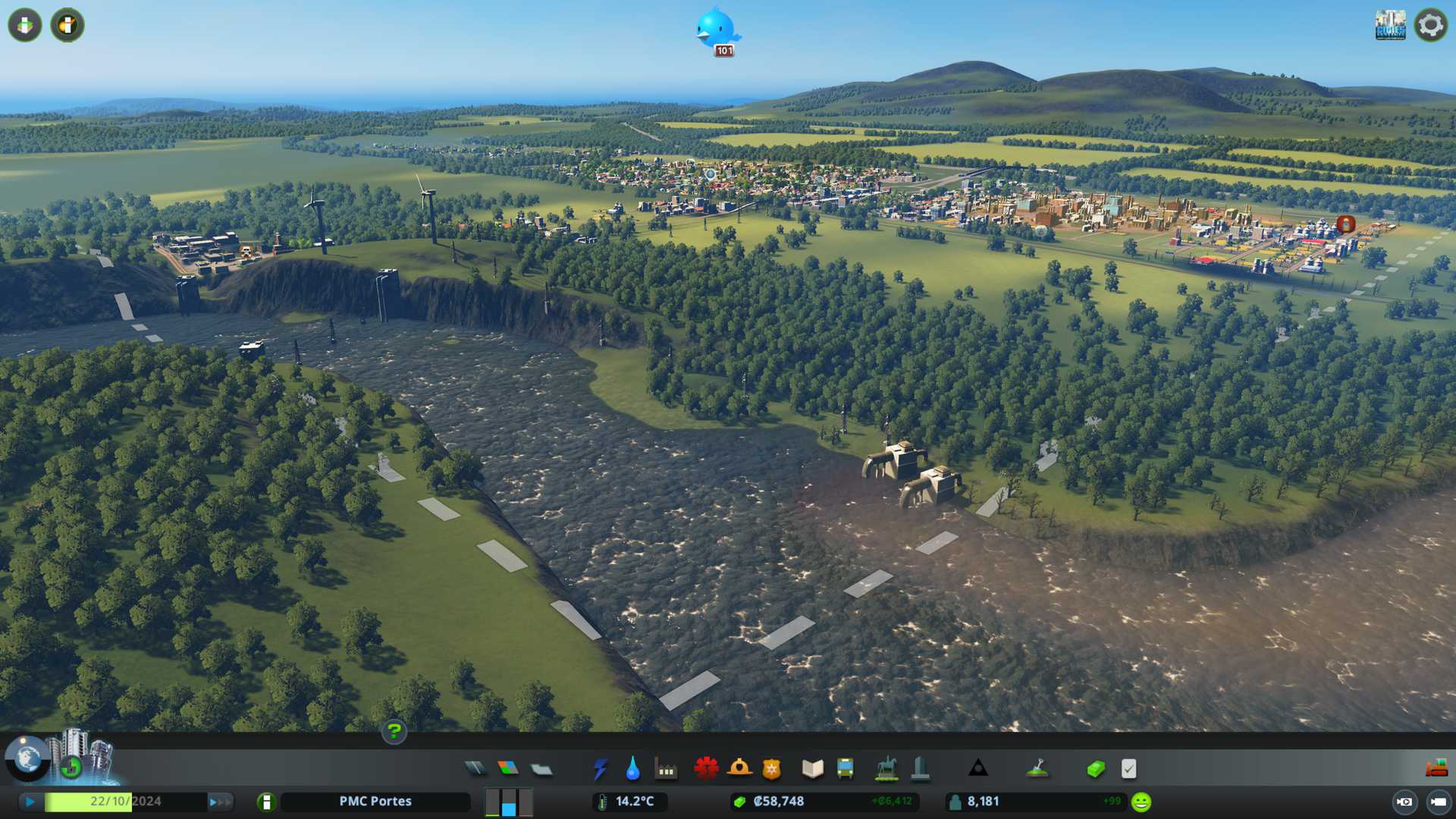Open the Landscaping shovel menu

(1037, 769)
